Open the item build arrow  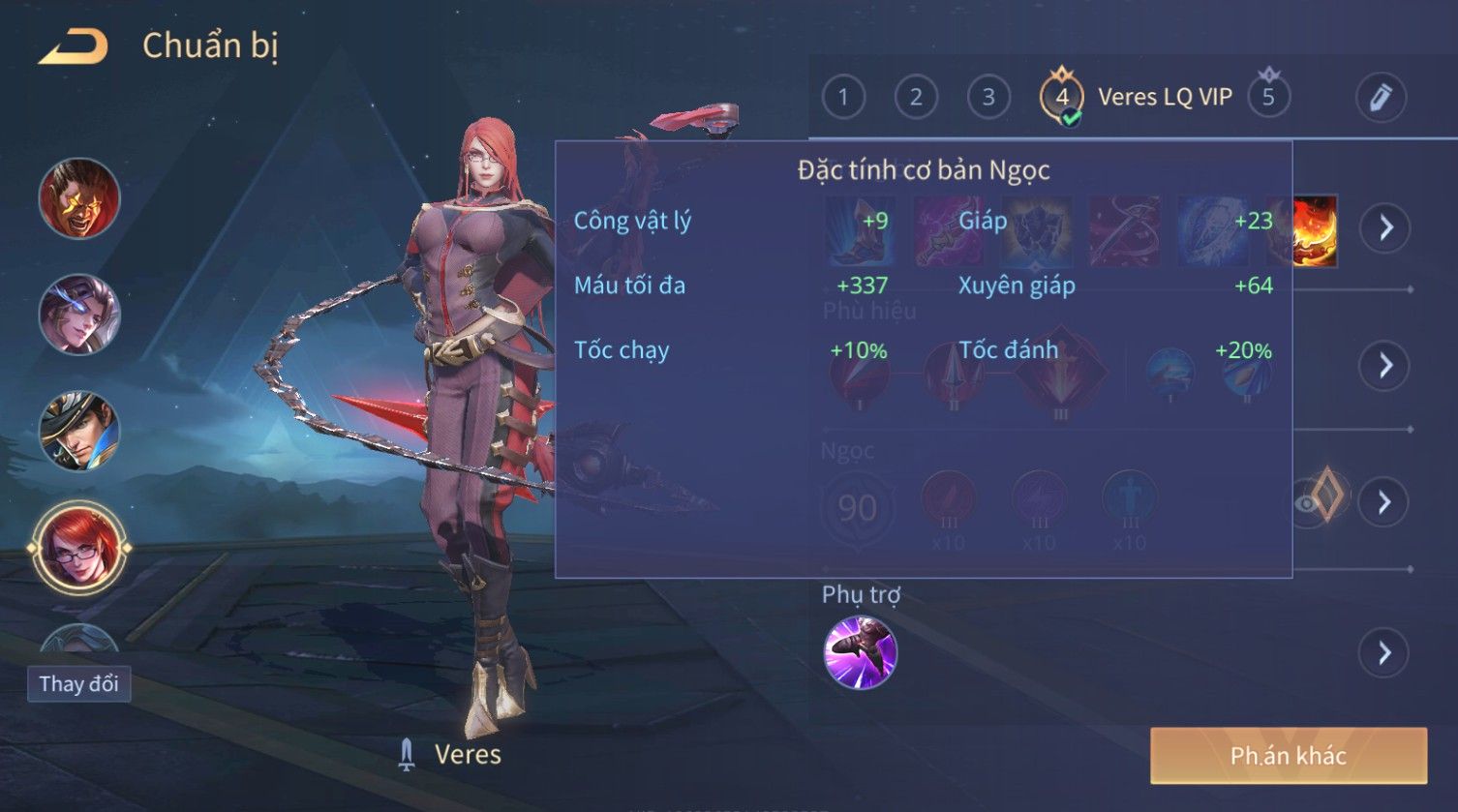[1385, 228]
